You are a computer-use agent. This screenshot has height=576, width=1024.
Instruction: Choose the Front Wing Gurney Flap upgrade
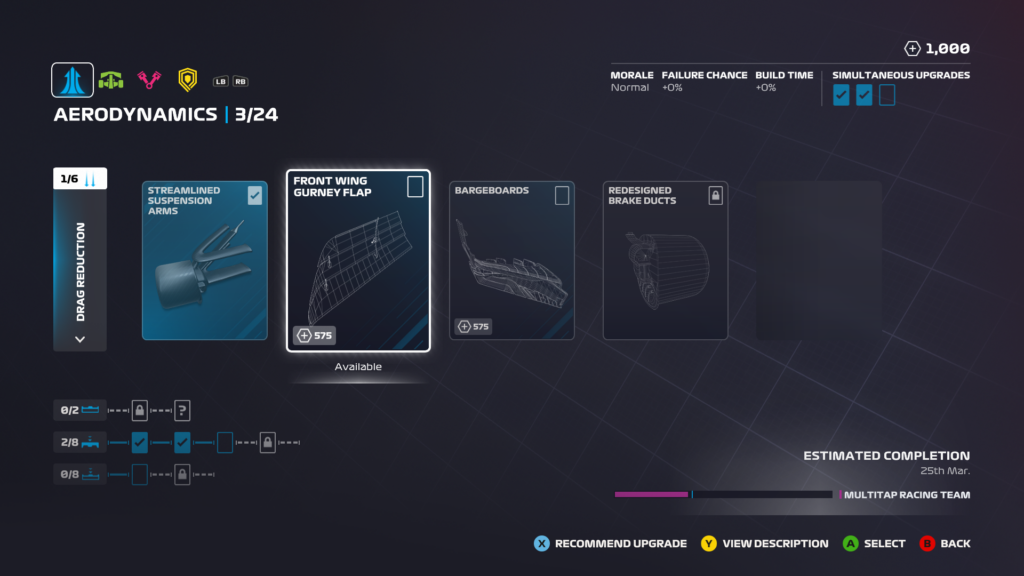pyautogui.click(x=358, y=261)
